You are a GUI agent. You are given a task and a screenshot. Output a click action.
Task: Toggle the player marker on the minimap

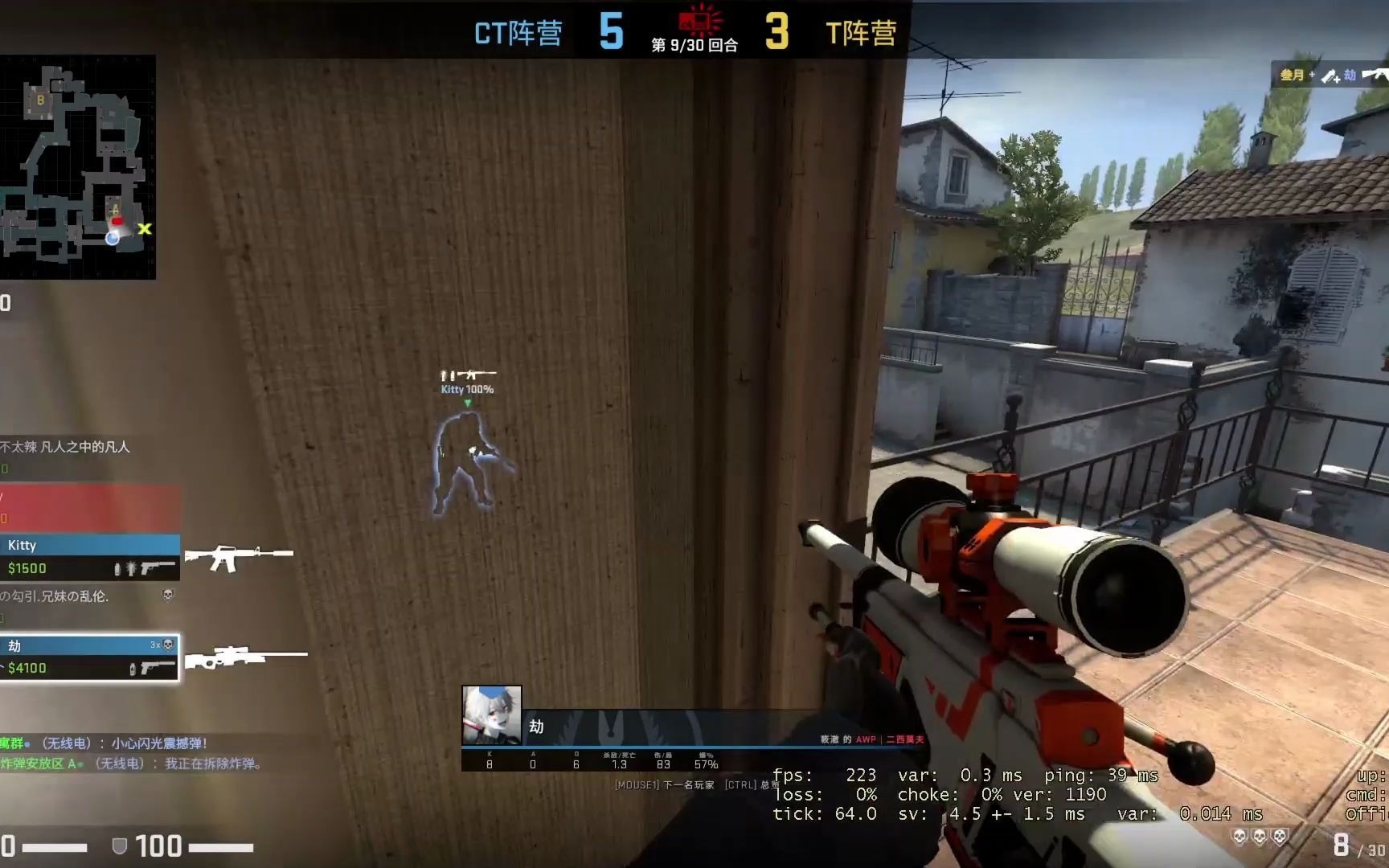(113, 238)
